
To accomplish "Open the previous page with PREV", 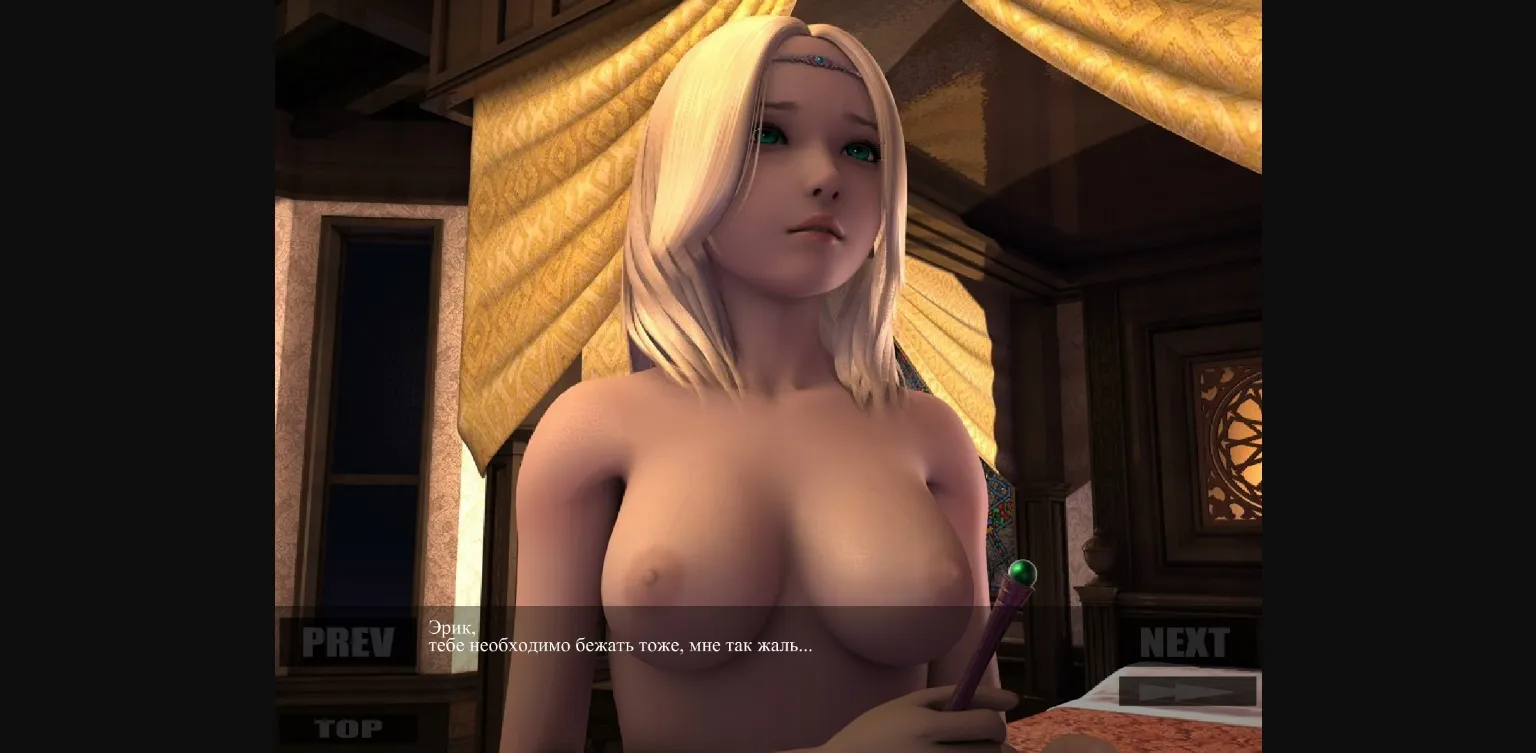I will point(348,643).
